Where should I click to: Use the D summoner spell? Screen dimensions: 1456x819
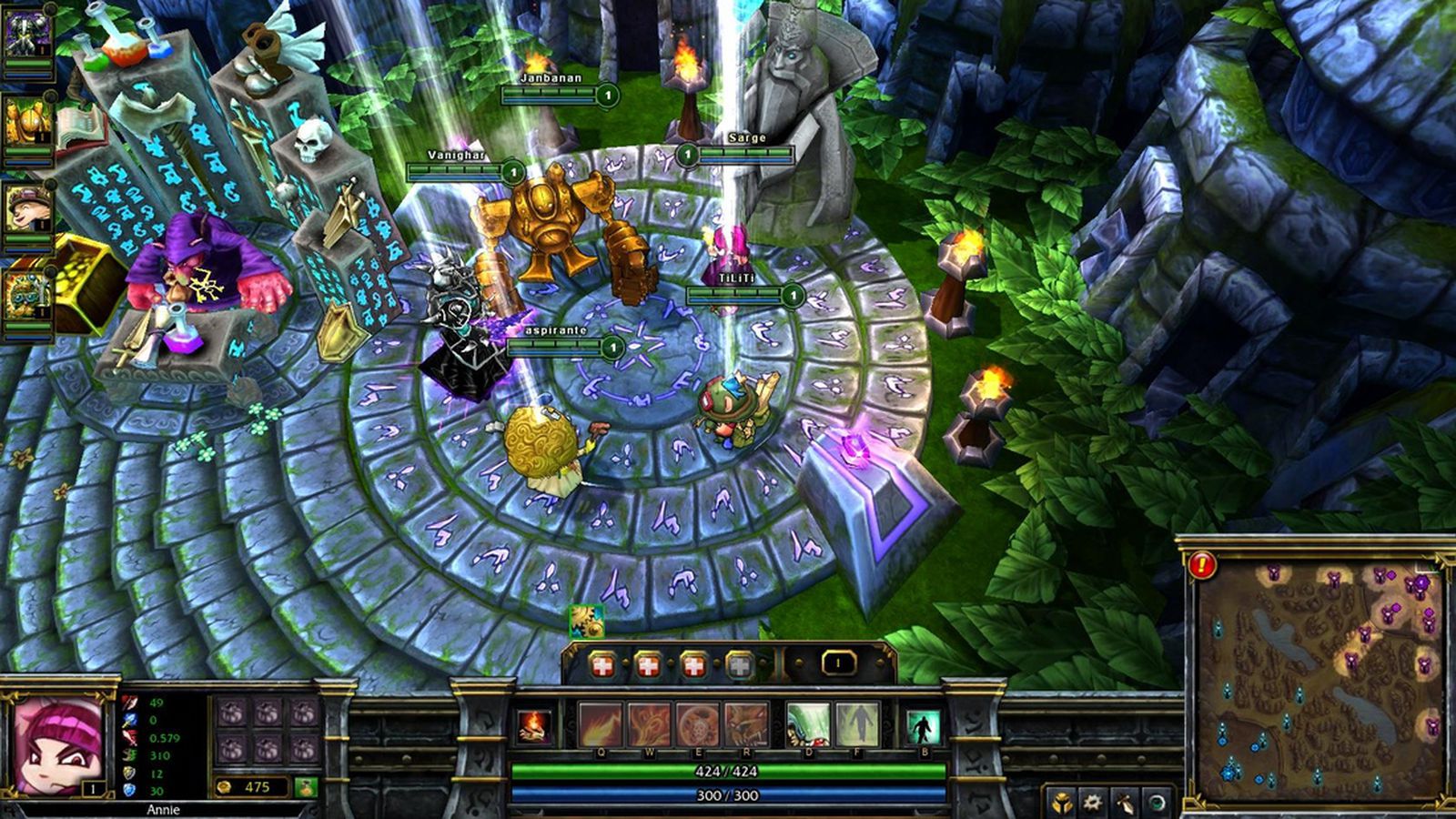(x=807, y=725)
